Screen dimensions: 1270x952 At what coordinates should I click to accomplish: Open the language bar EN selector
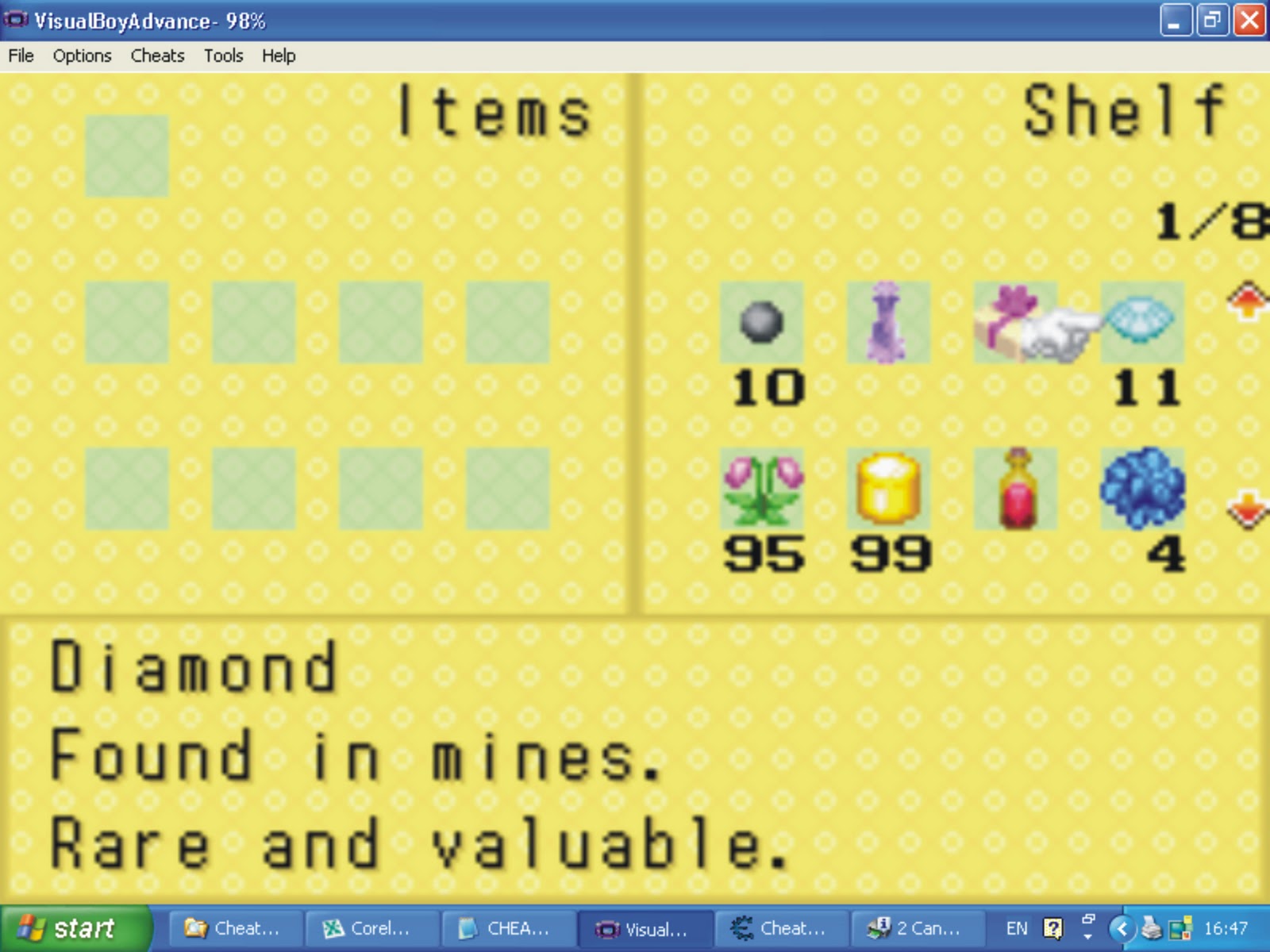click(1017, 927)
